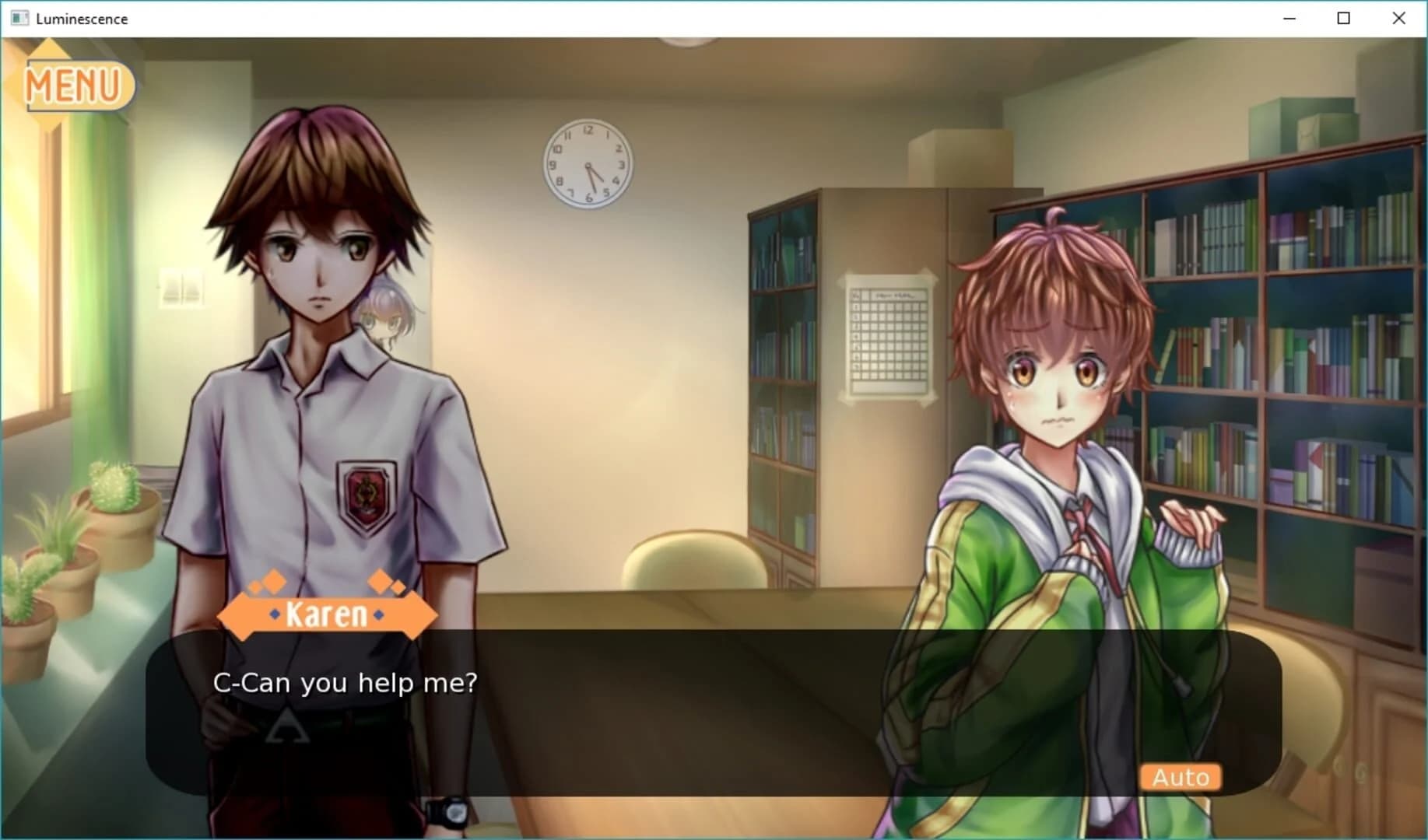Viewport: 1428px width, 840px height.
Task: Select the wall clock in the scene
Action: coord(588,165)
